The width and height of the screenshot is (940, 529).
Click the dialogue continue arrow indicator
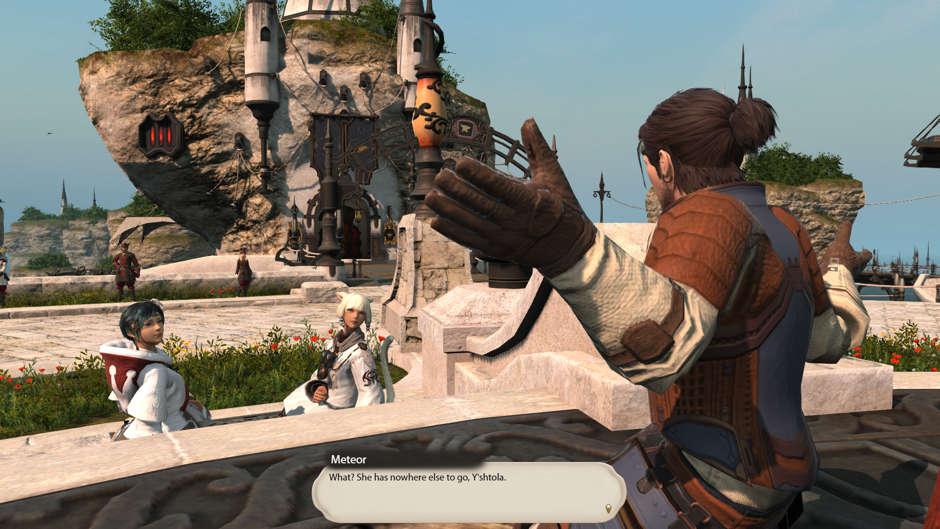click(608, 509)
